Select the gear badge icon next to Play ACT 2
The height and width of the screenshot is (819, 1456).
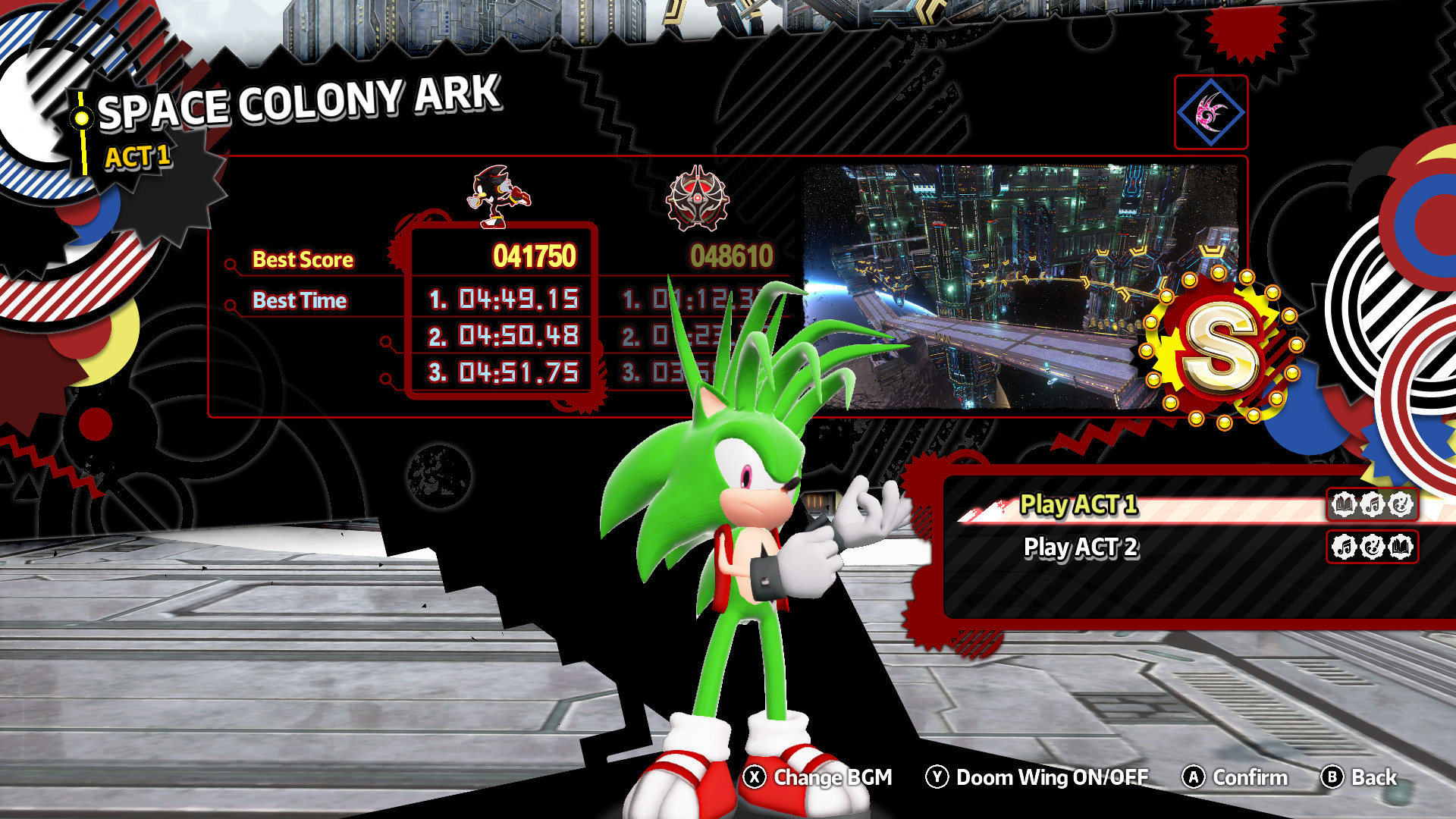(x=1373, y=548)
